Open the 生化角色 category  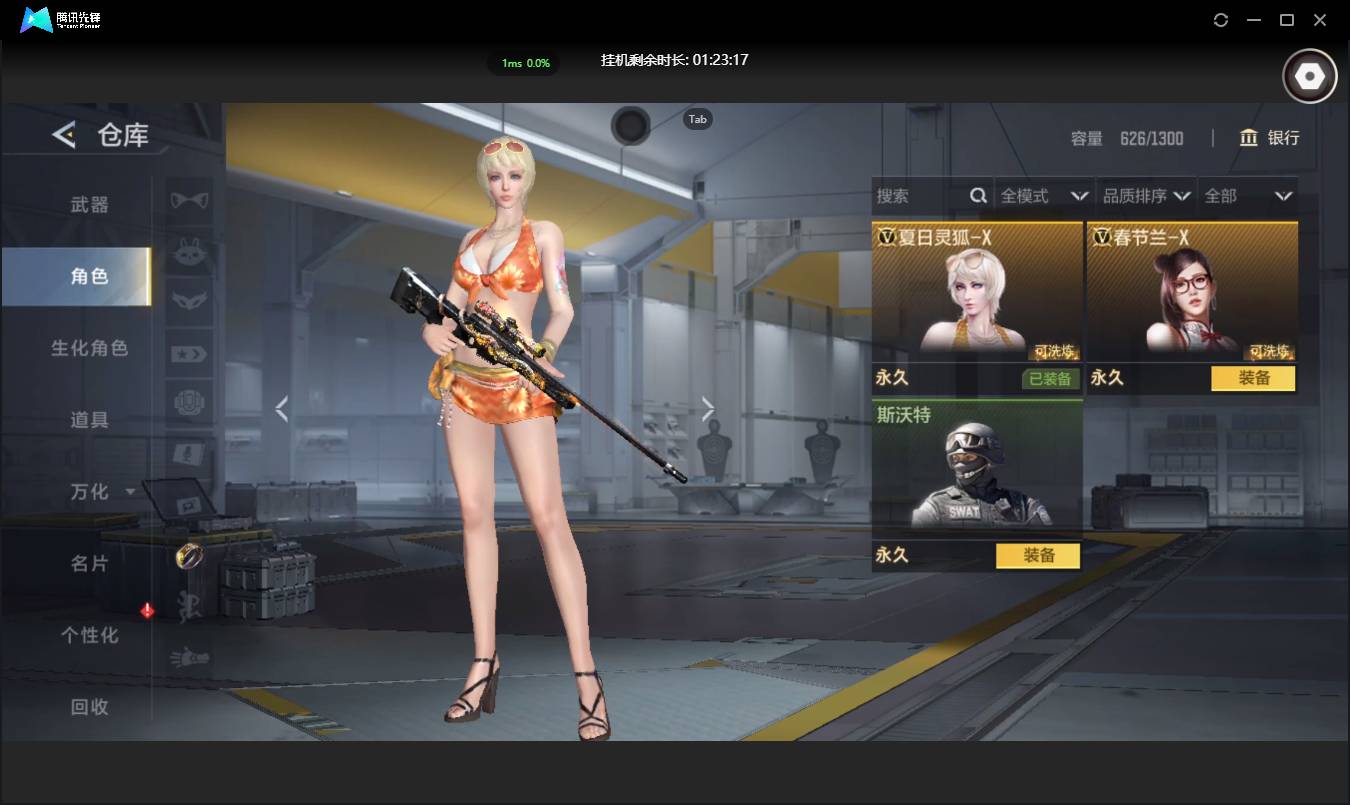89,349
